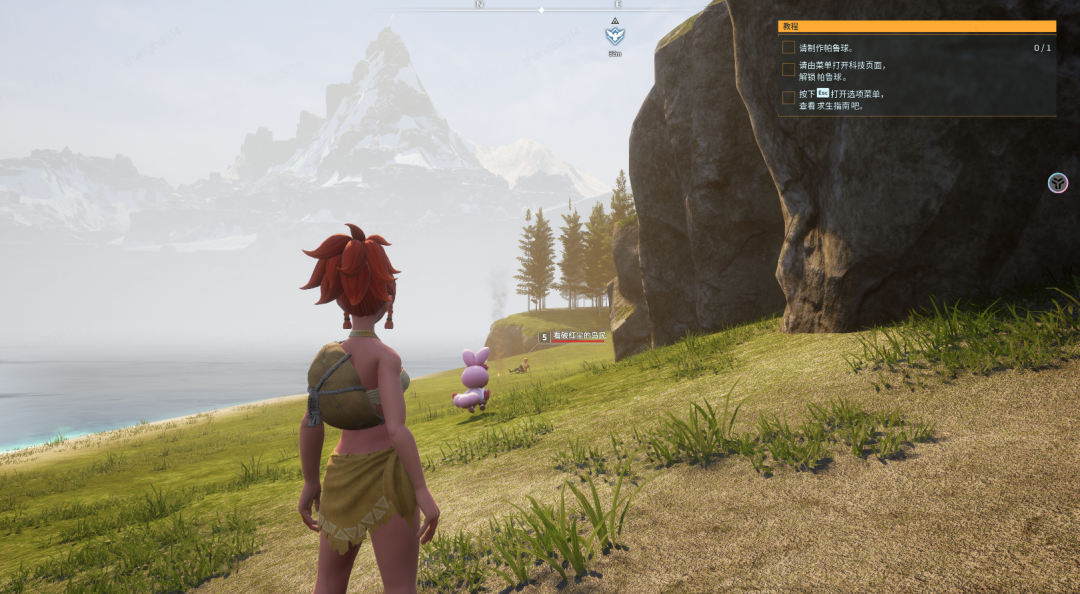
Task: Tick the 查看求生指南 tutorial checkbox
Action: 789,98
